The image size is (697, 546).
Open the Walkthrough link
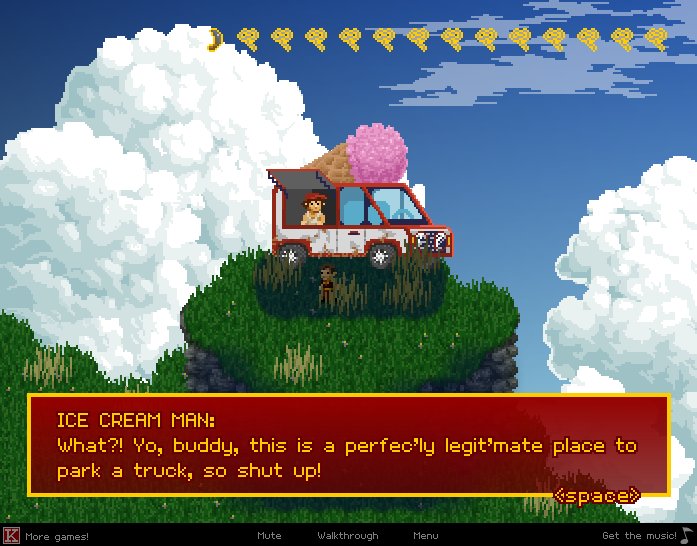348,536
